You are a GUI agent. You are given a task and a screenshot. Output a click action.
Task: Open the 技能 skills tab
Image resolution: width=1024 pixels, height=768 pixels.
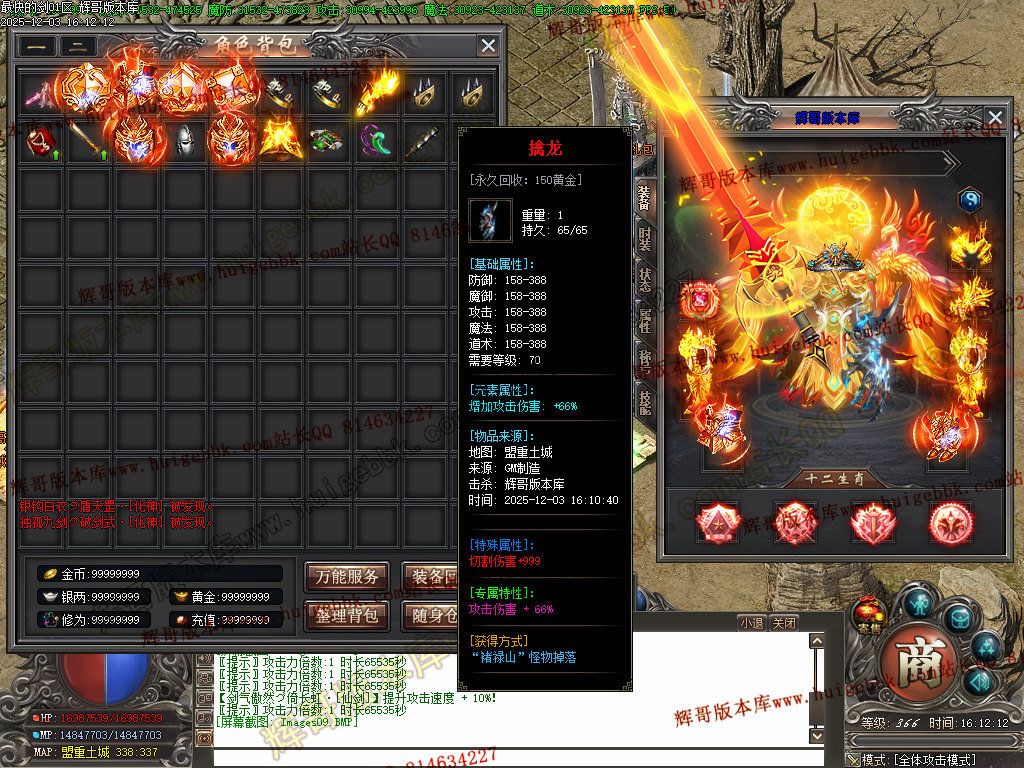(645, 399)
